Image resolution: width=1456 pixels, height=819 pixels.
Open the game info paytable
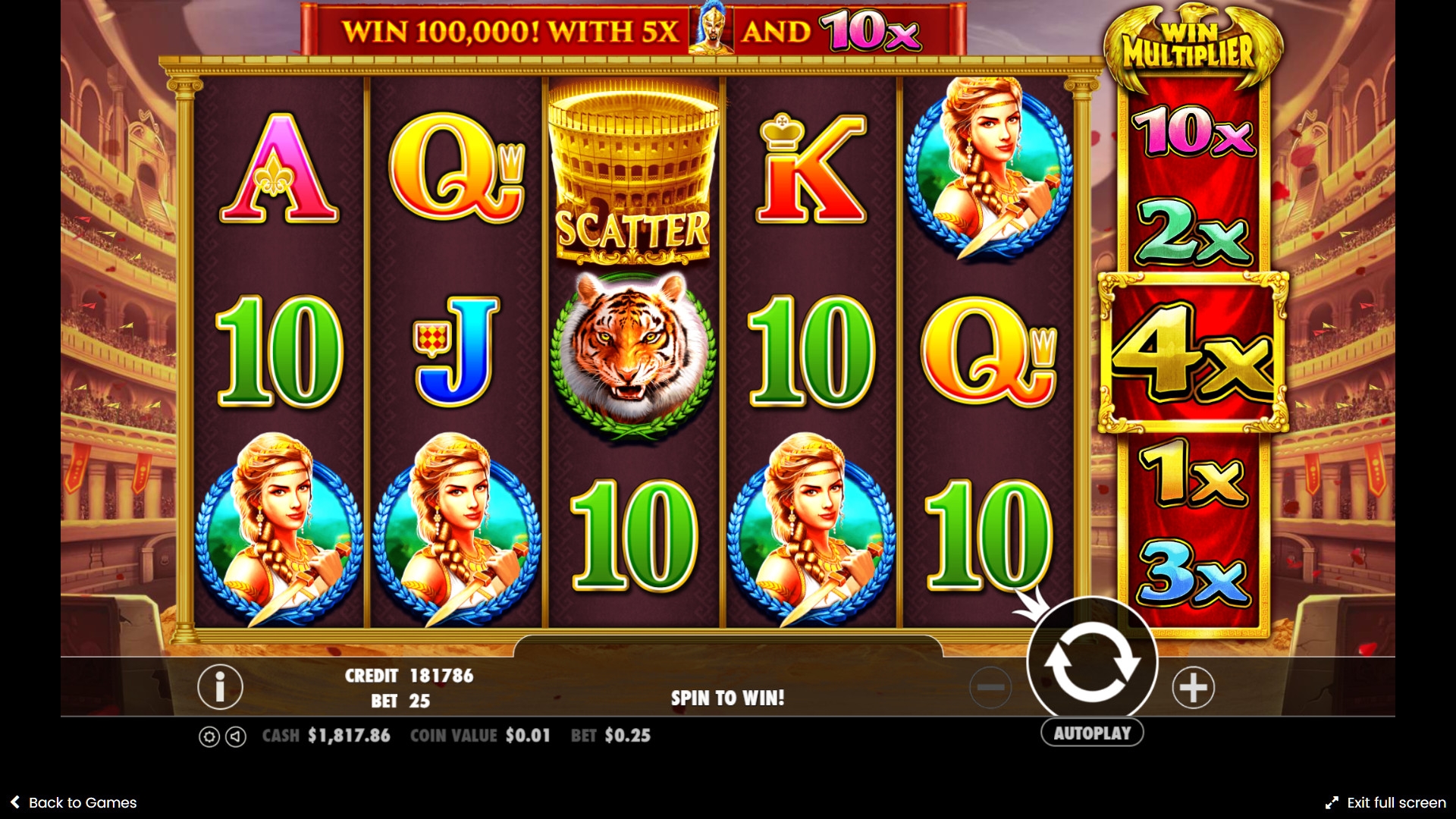(x=220, y=687)
